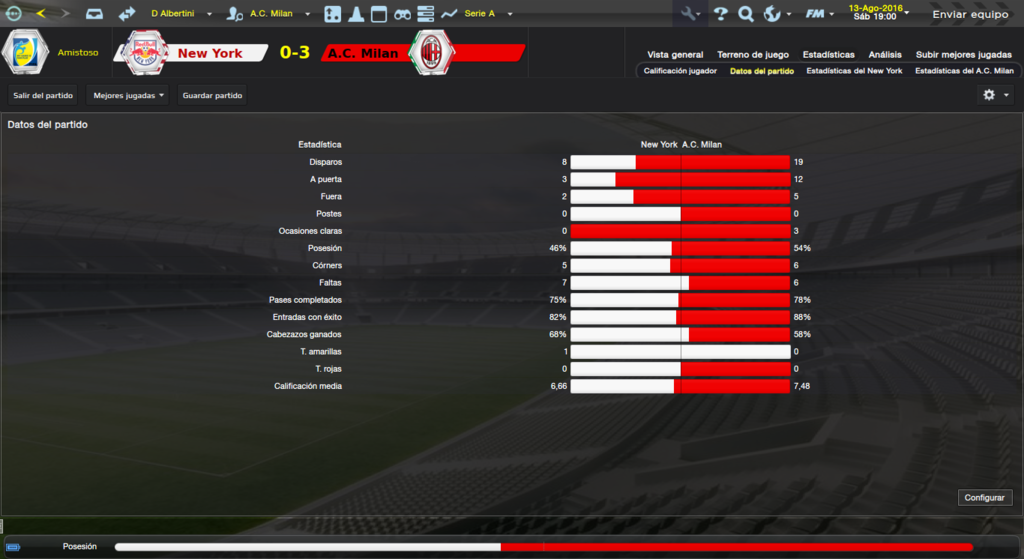
Task: Open the Terreno de juego tab
Action: click(x=752, y=55)
